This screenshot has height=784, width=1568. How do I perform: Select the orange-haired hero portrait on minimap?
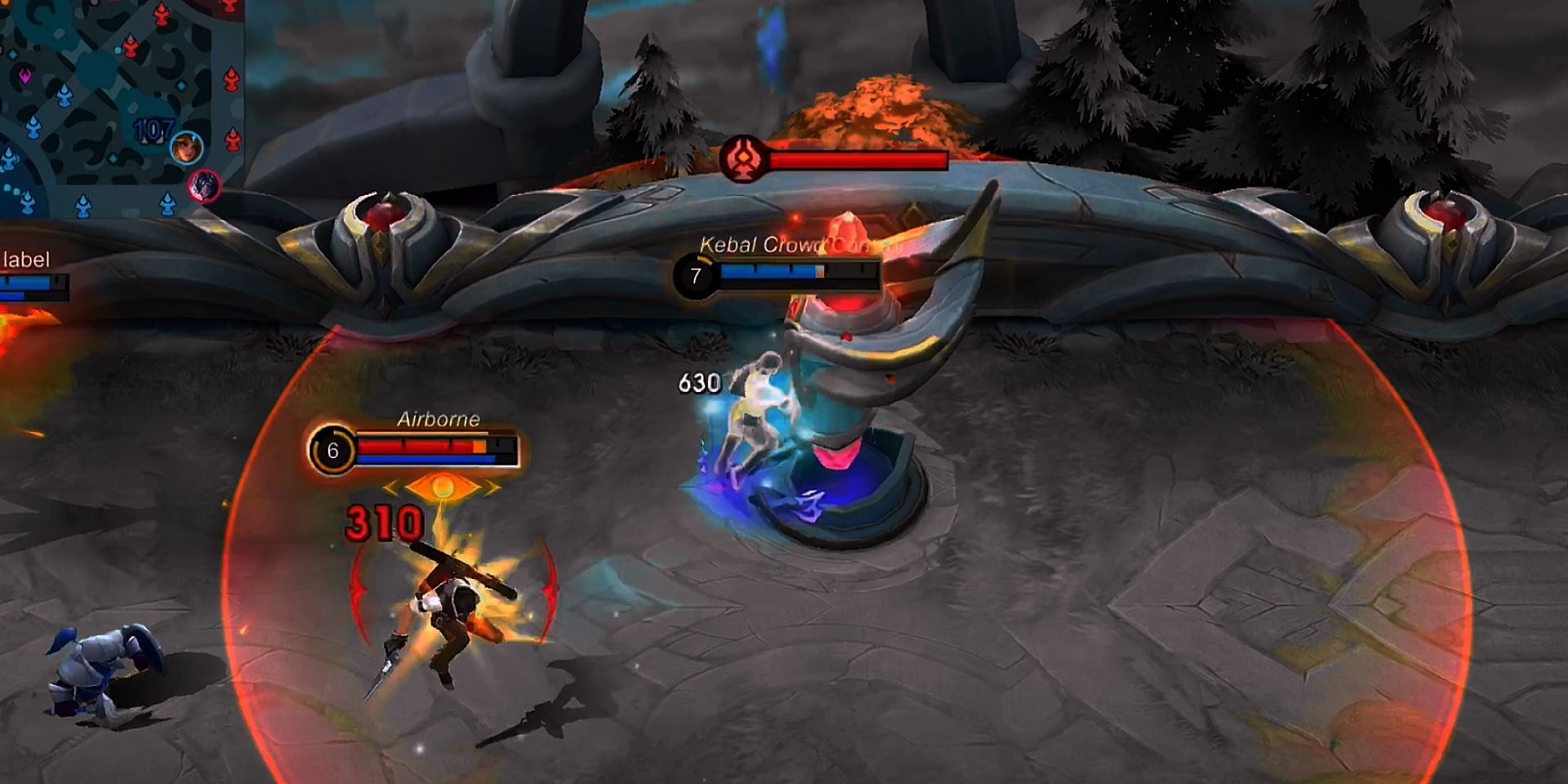pyautogui.click(x=186, y=147)
